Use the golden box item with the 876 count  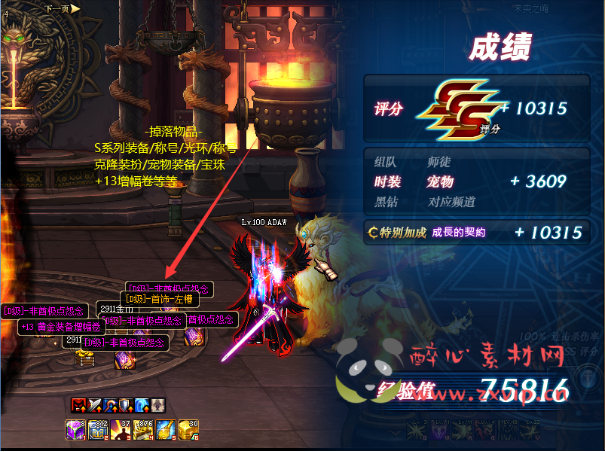click(x=143, y=429)
